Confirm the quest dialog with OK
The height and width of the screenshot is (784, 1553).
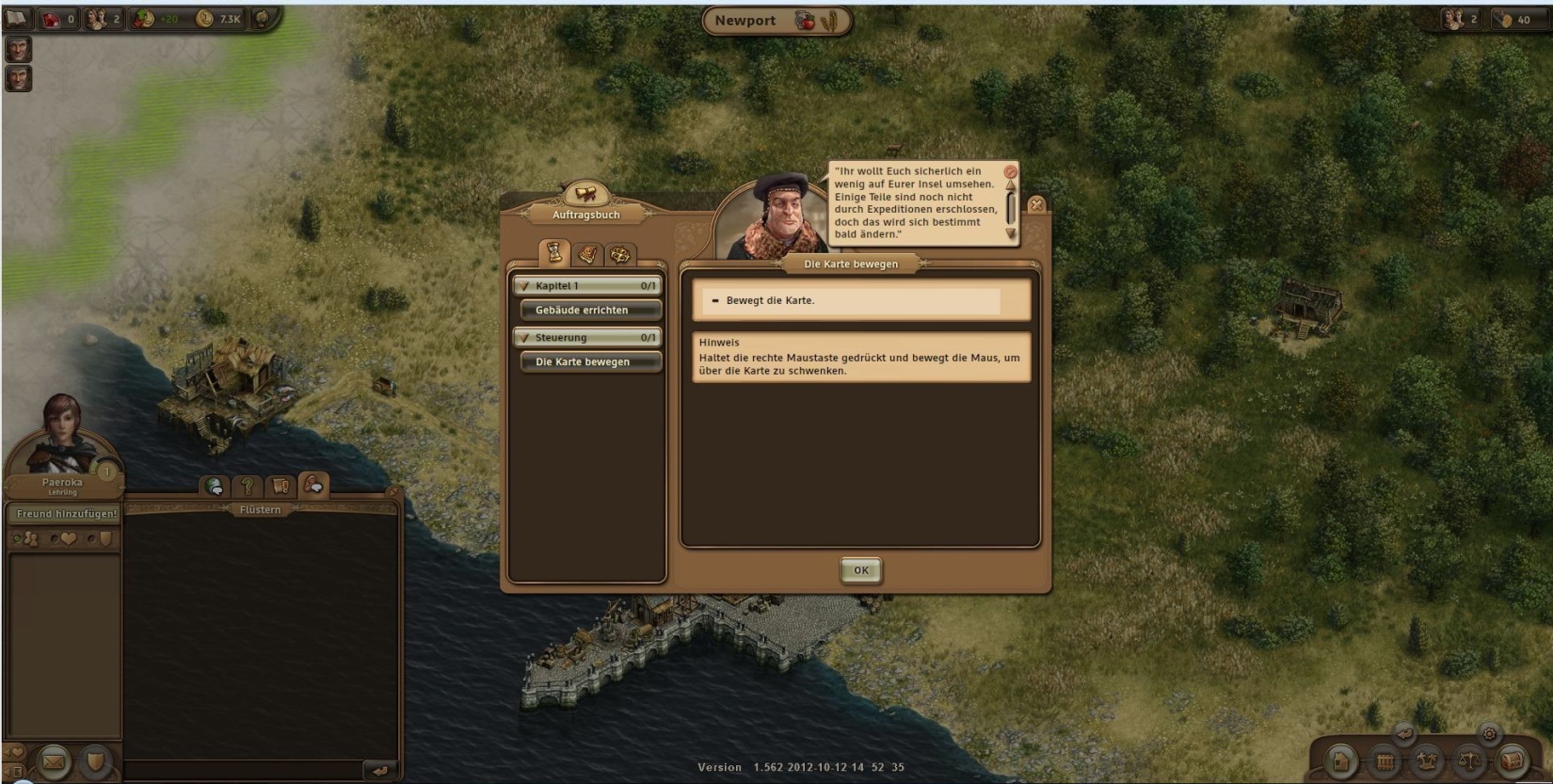tap(860, 570)
